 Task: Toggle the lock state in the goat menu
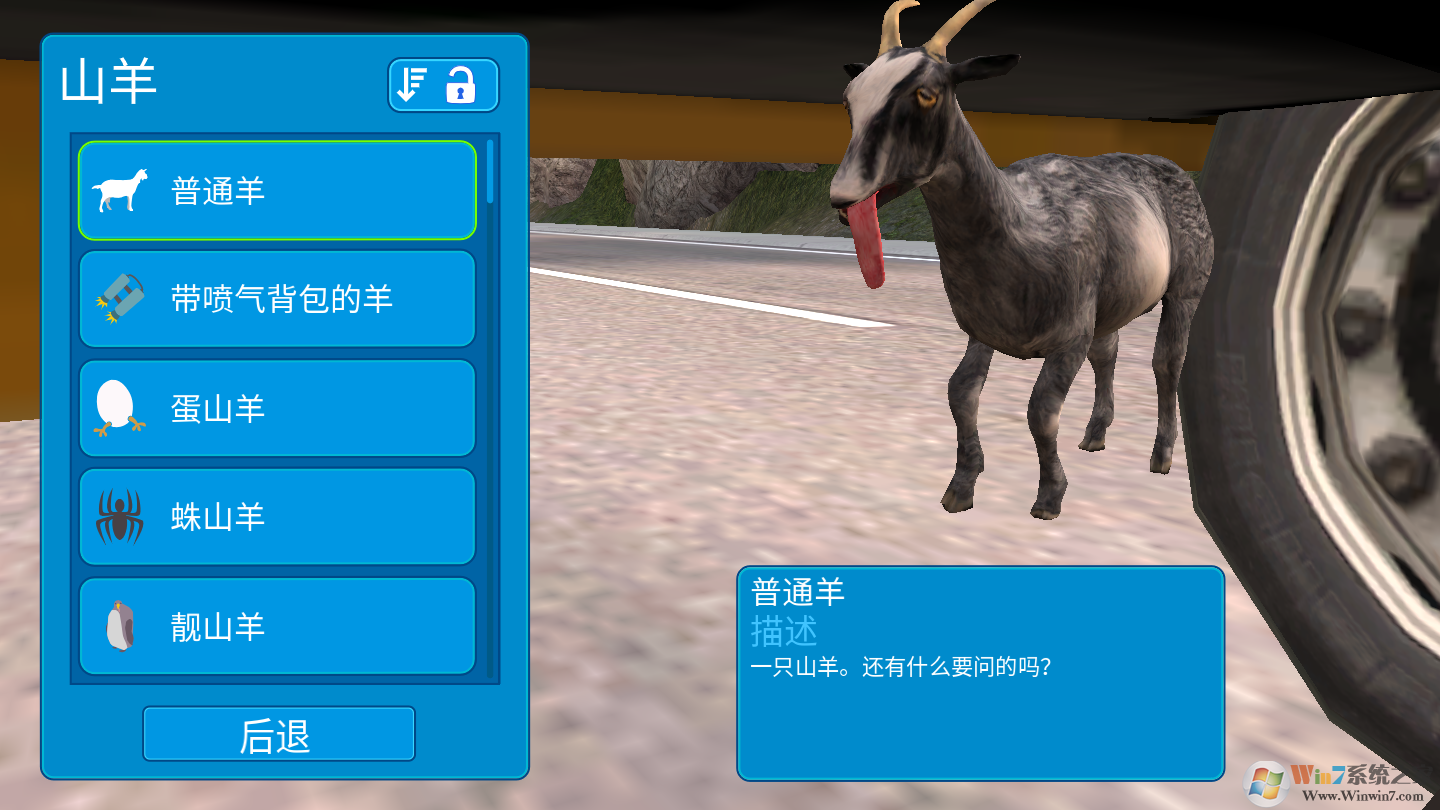(x=462, y=86)
